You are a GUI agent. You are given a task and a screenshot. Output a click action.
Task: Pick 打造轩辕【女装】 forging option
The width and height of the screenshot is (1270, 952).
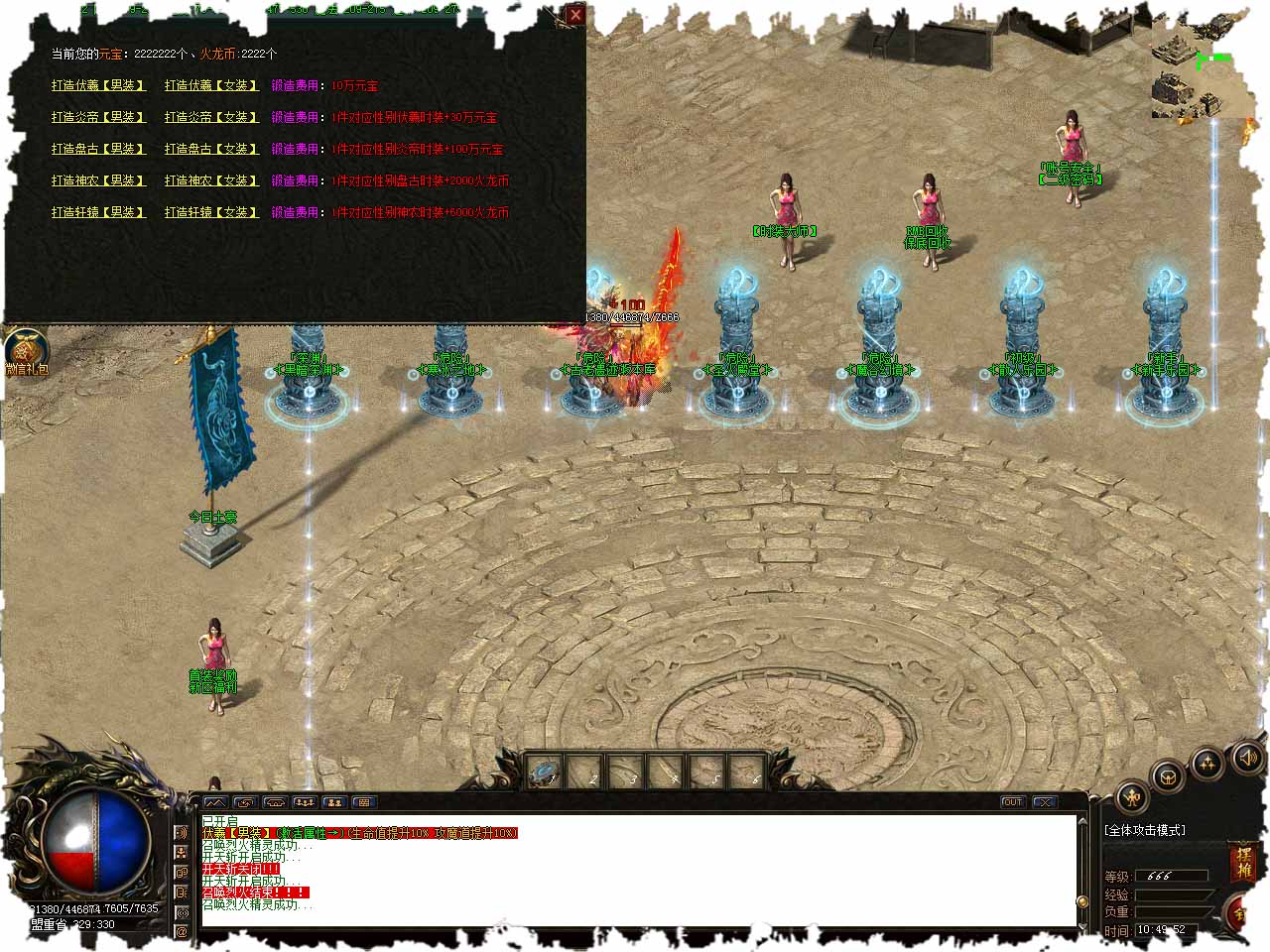pos(211,212)
